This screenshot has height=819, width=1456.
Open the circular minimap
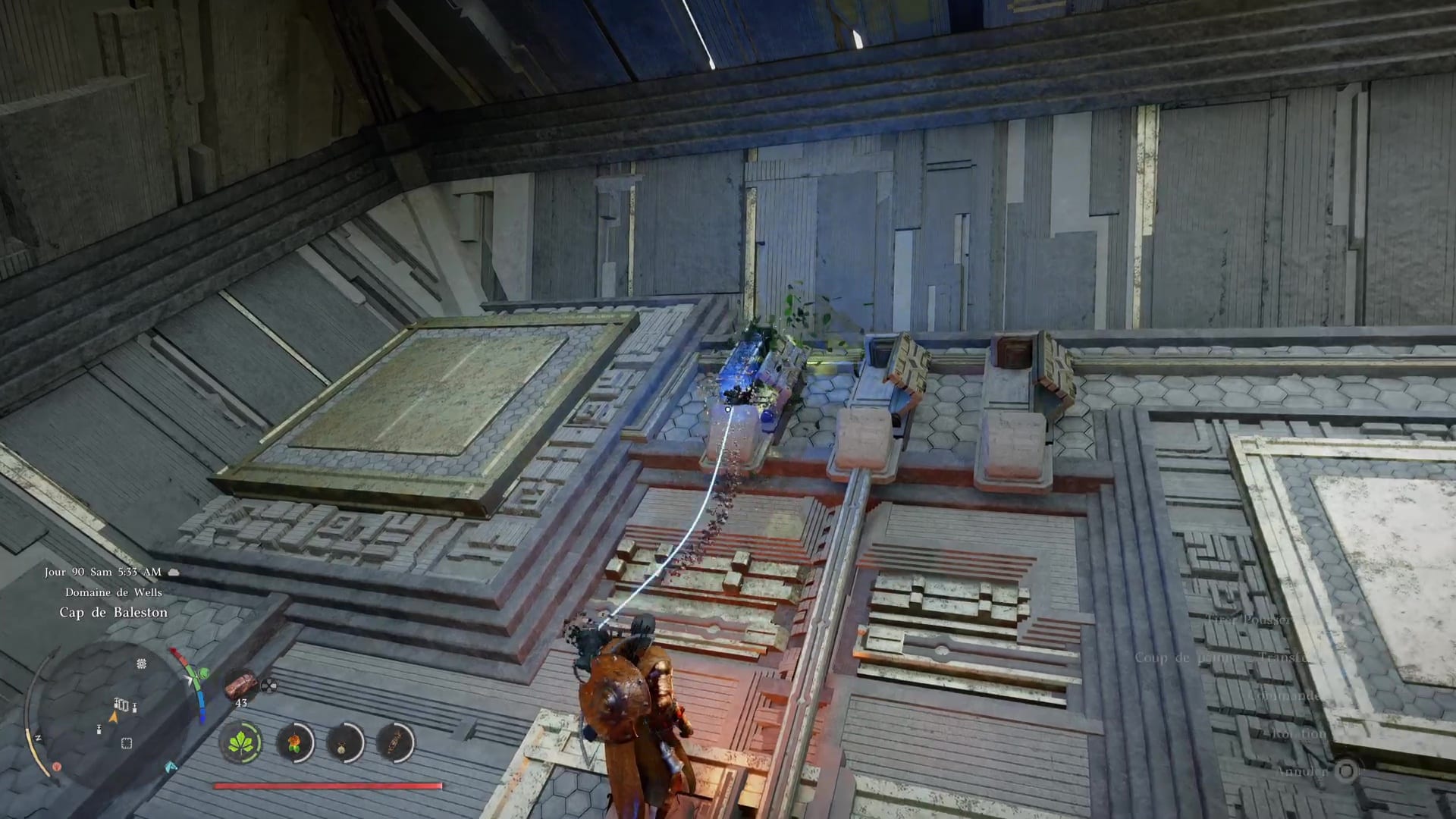[x=115, y=711]
